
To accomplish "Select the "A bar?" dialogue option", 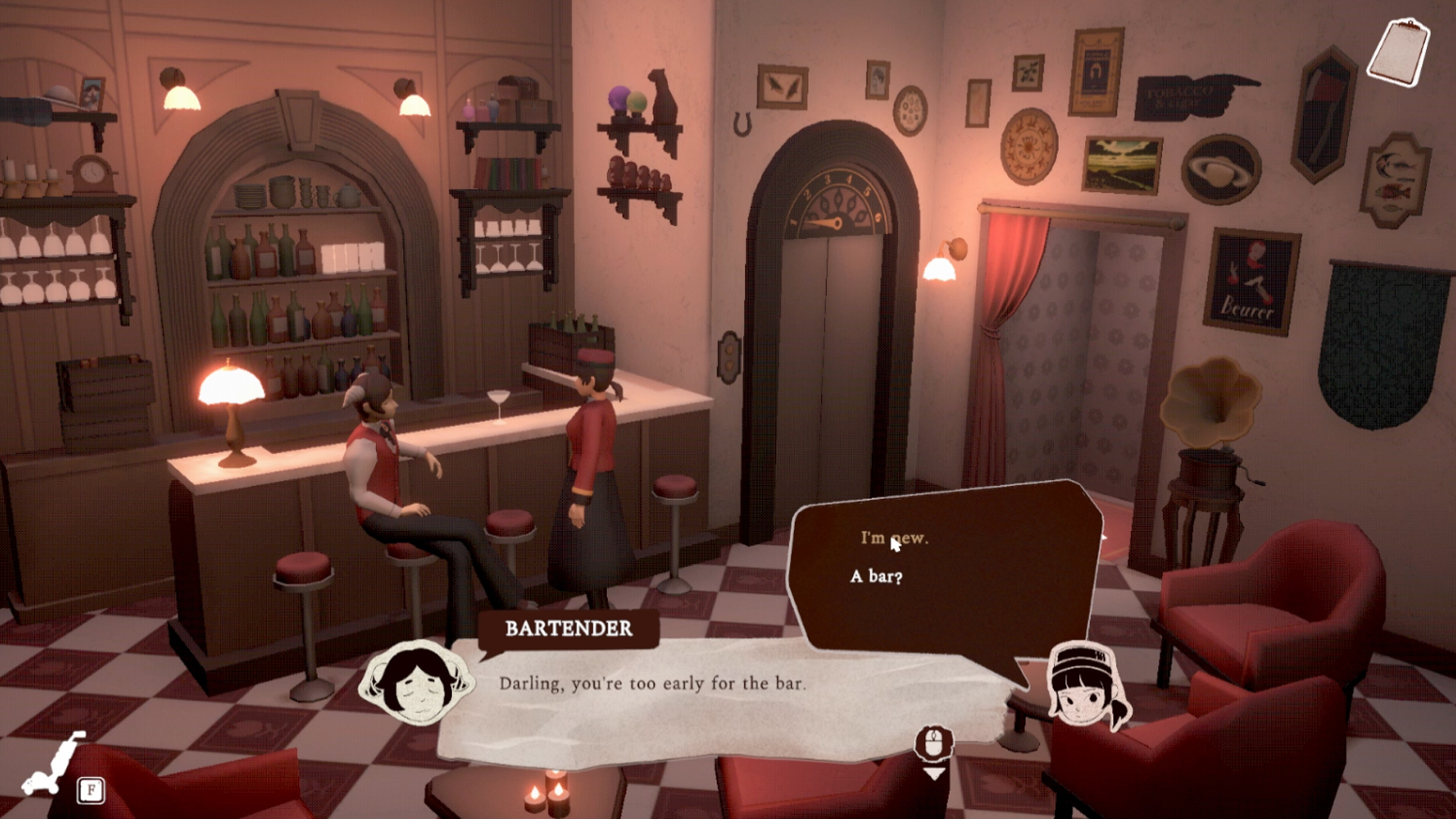I will click(876, 577).
